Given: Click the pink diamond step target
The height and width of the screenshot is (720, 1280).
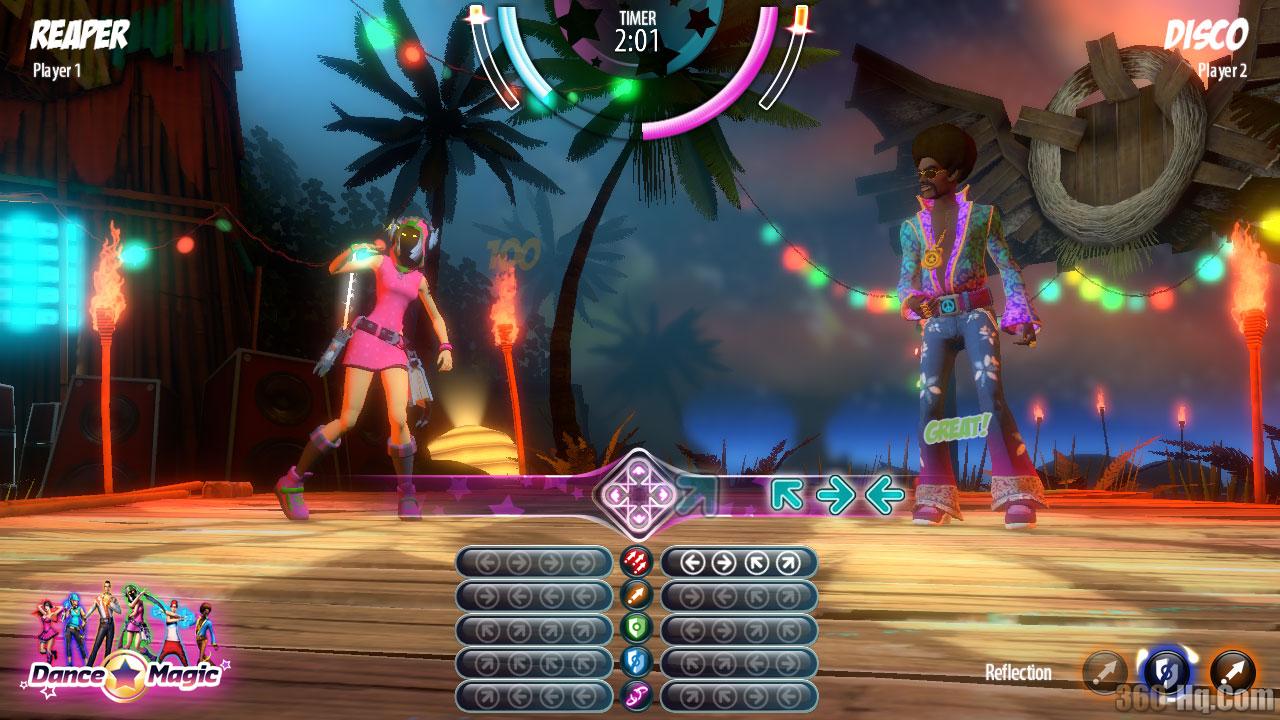Looking at the screenshot, I should (638, 491).
